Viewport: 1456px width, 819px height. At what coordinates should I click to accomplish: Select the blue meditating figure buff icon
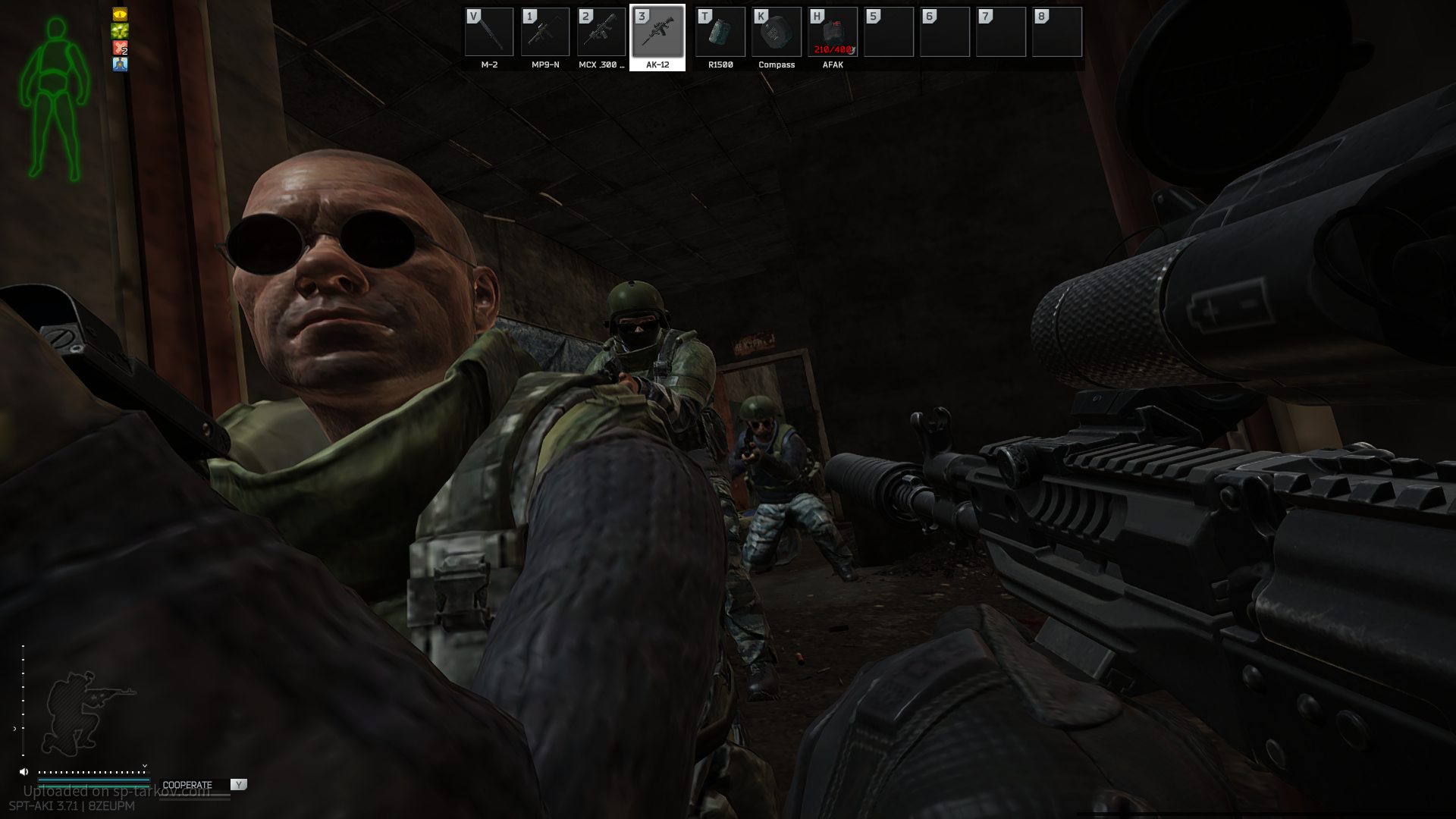120,64
